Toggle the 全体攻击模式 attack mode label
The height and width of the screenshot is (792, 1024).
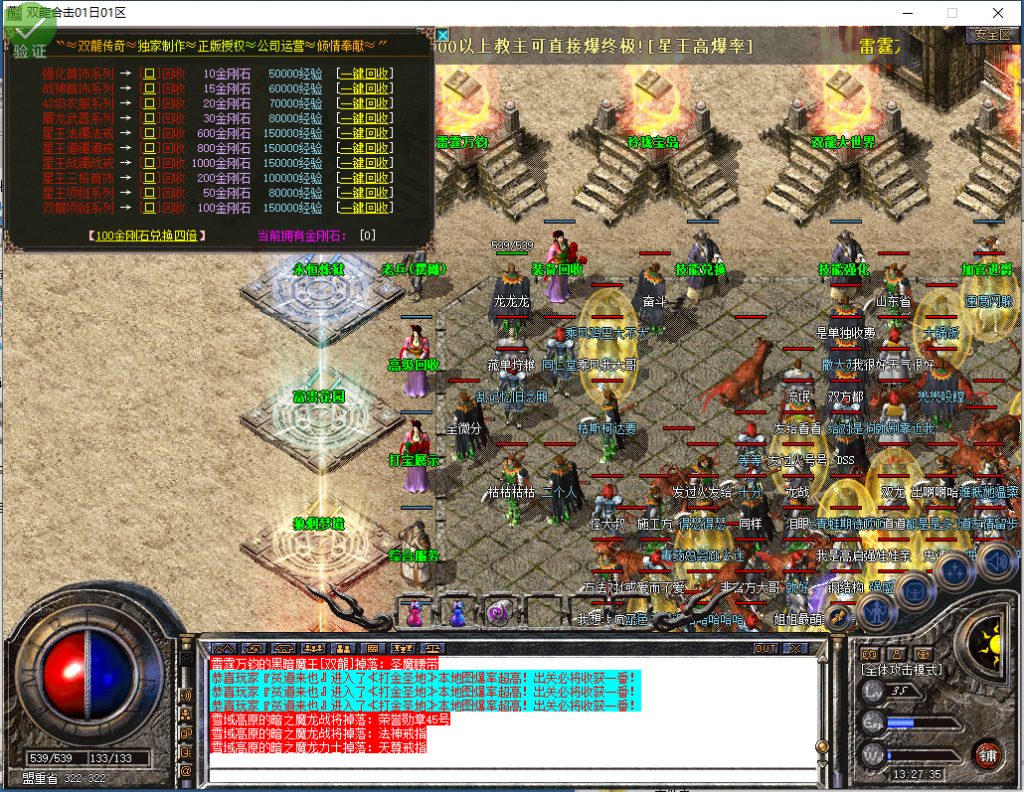point(903,668)
